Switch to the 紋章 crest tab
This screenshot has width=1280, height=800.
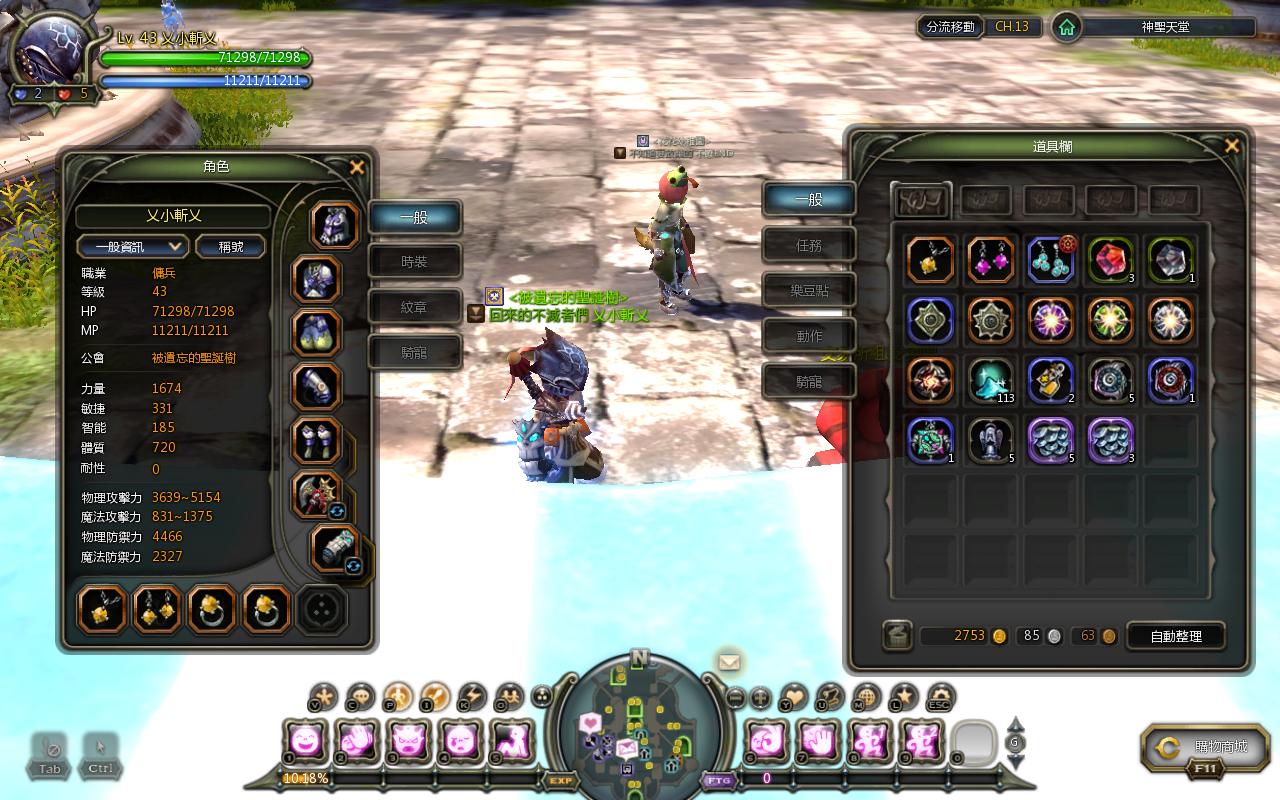click(414, 307)
